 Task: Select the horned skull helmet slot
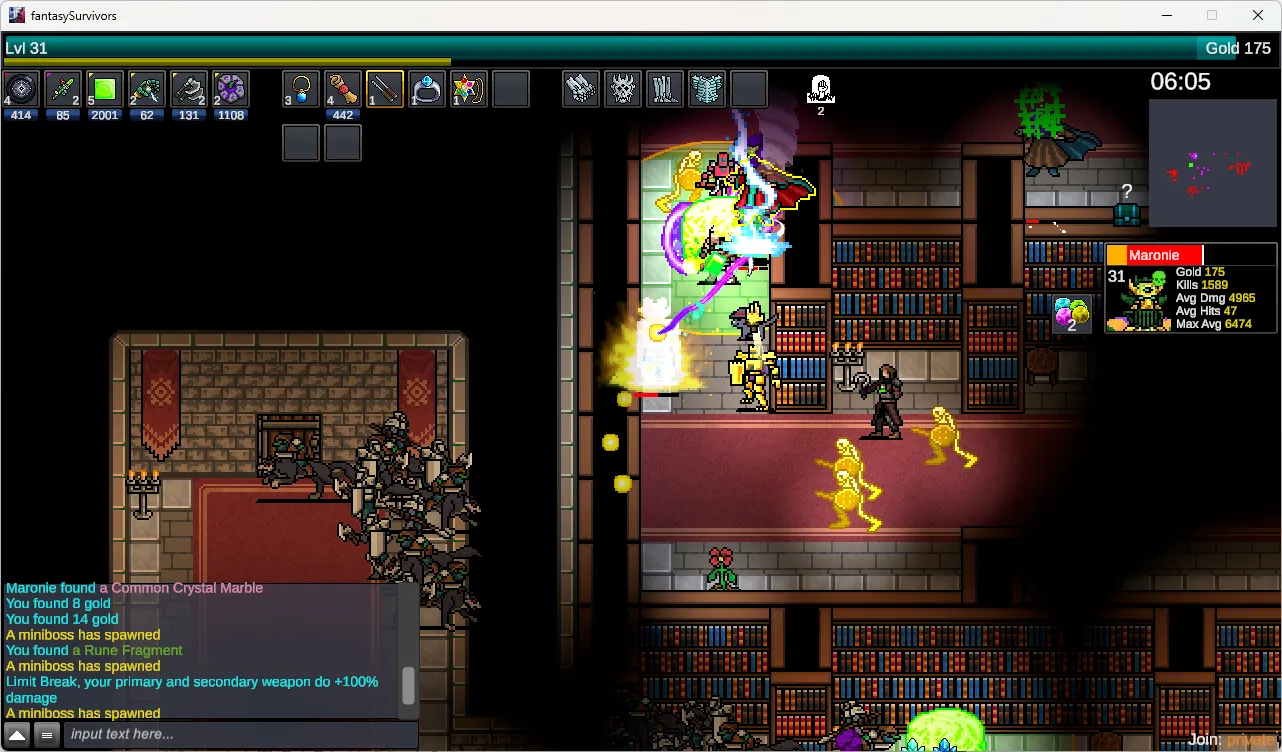(x=623, y=90)
